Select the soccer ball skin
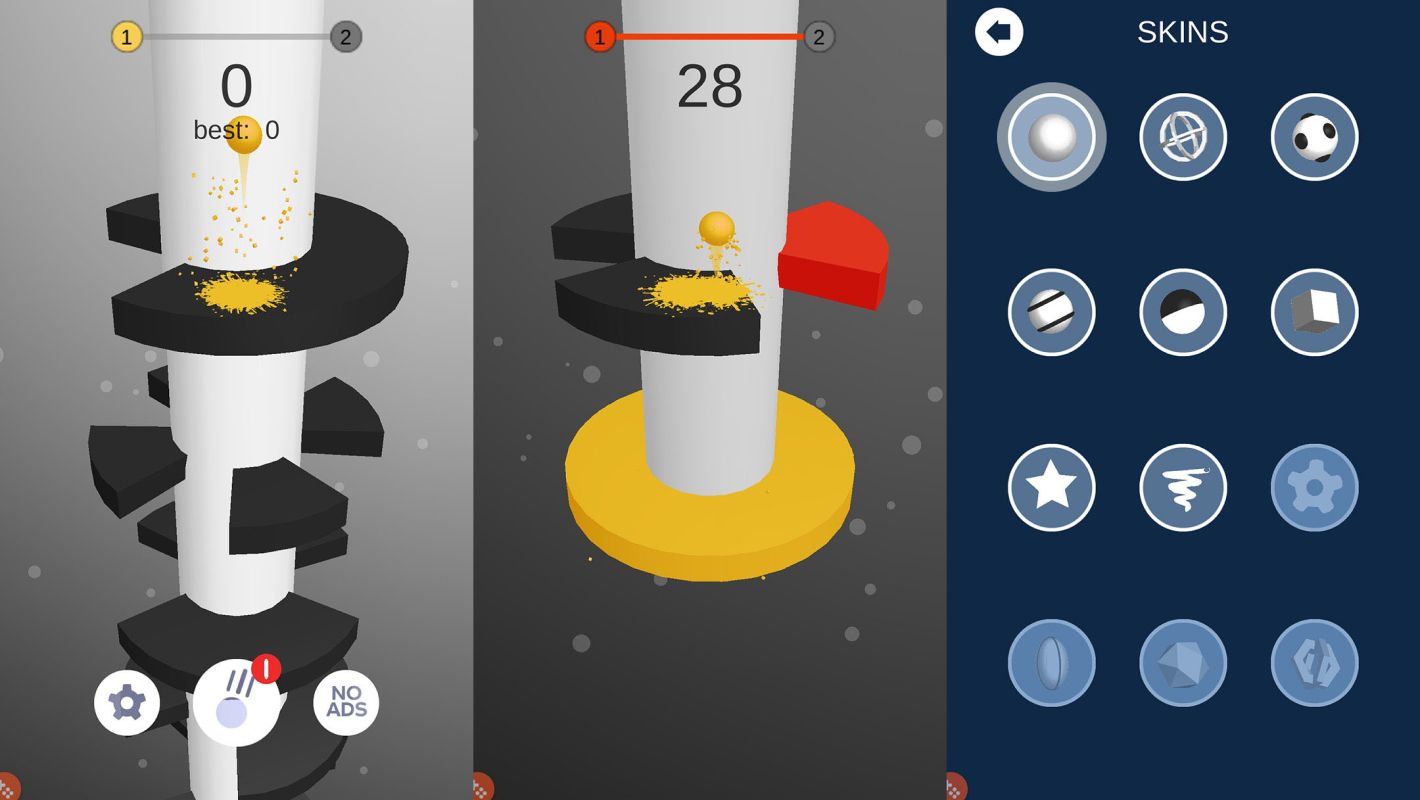Viewport: 1420px width, 800px height. coord(1314,138)
